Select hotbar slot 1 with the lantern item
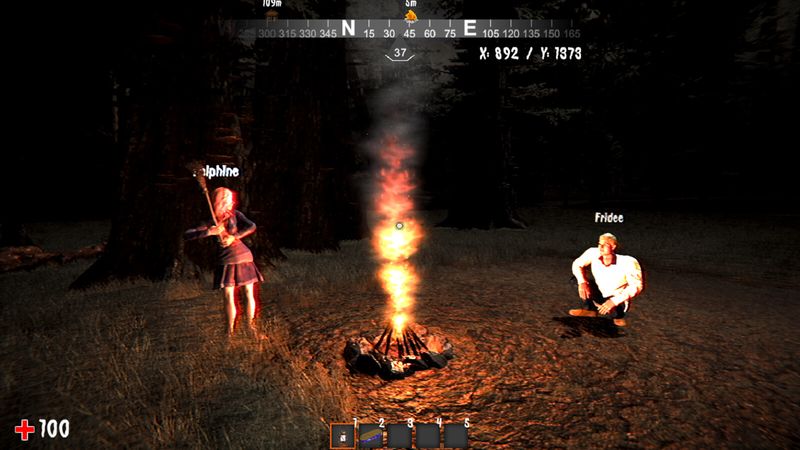Viewport: 800px width, 450px height. point(343,436)
